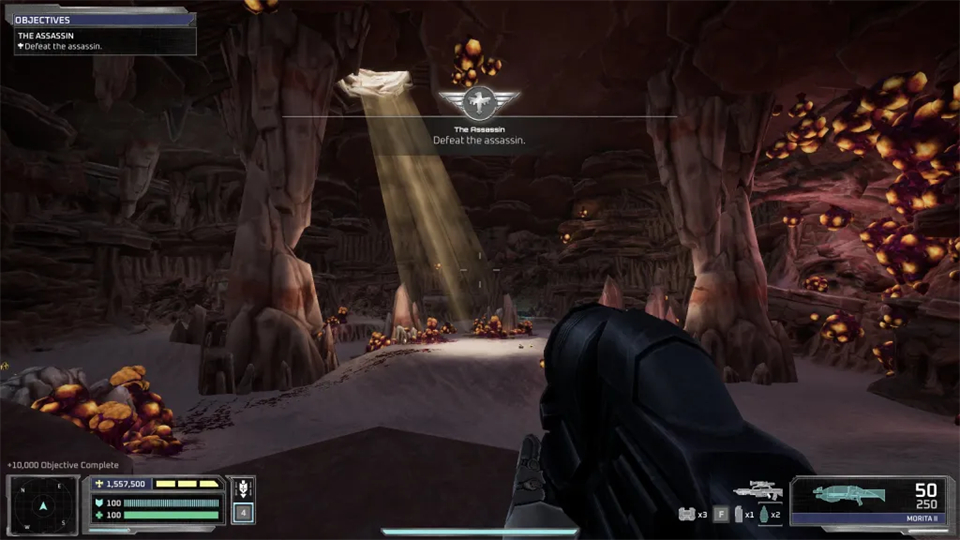
Task: Select the Morita II weapon panel
Action: [x=871, y=501]
